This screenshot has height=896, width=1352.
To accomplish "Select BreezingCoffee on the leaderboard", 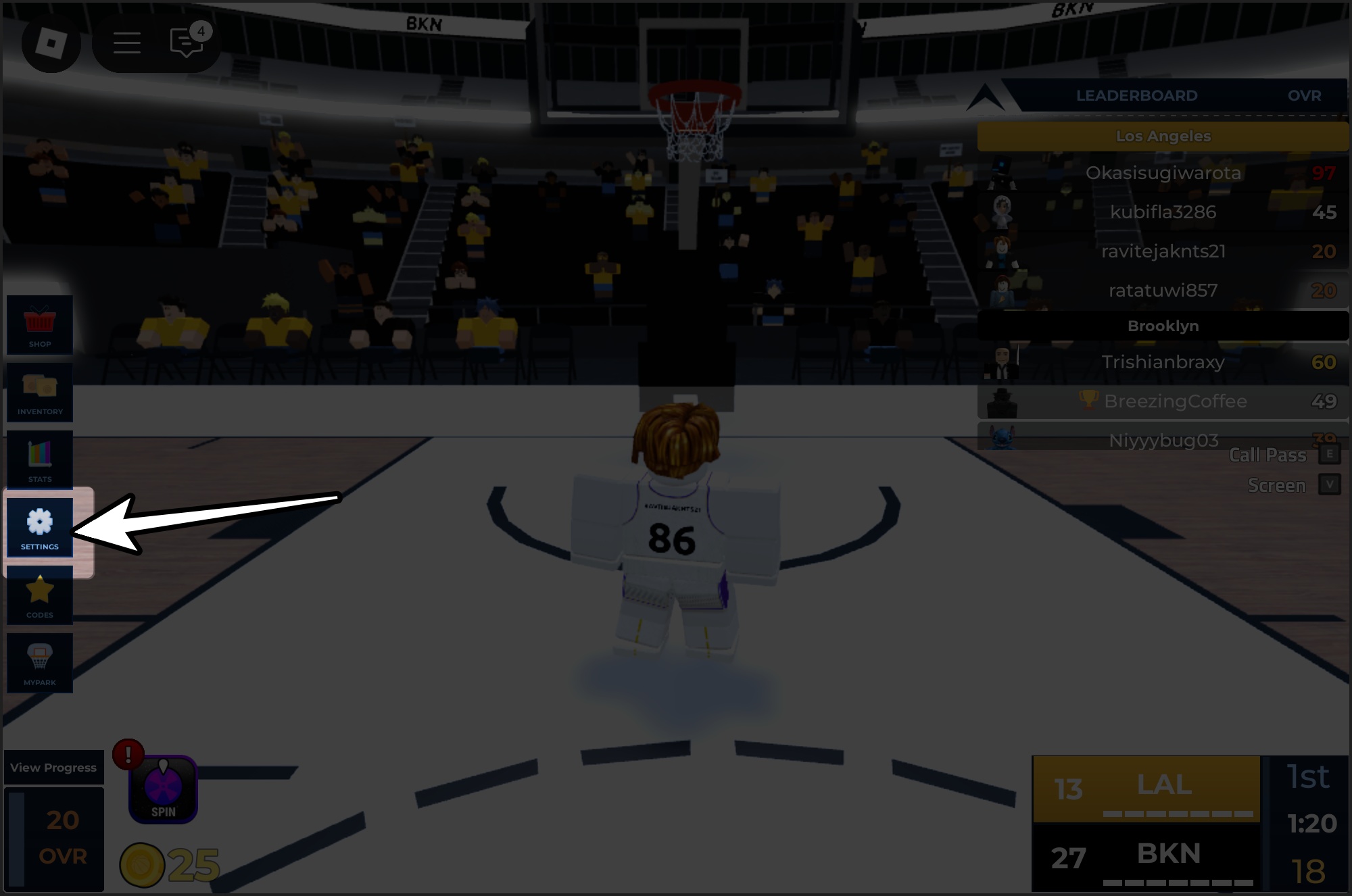I will [x=1163, y=401].
